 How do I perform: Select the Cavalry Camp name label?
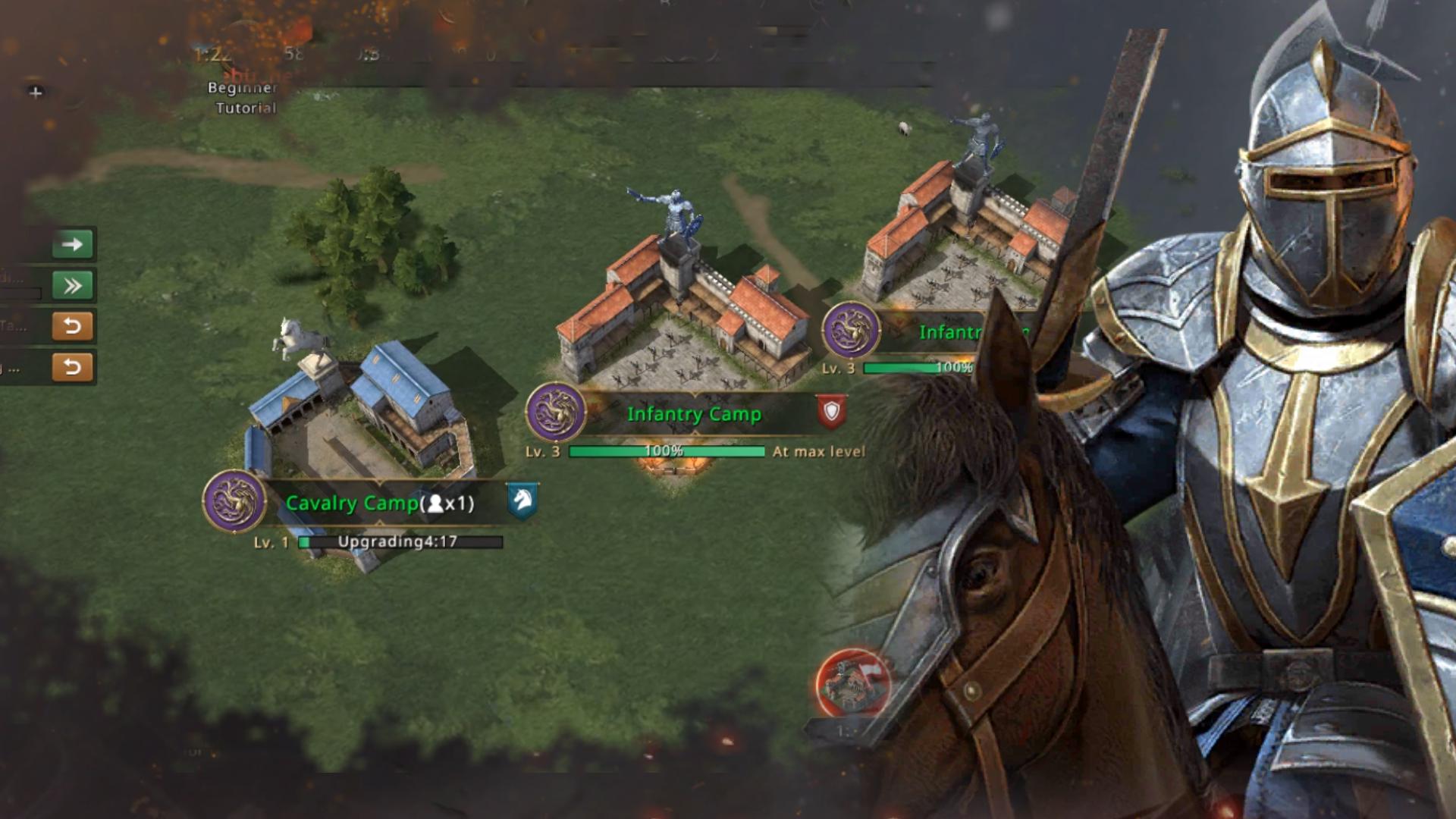click(352, 503)
